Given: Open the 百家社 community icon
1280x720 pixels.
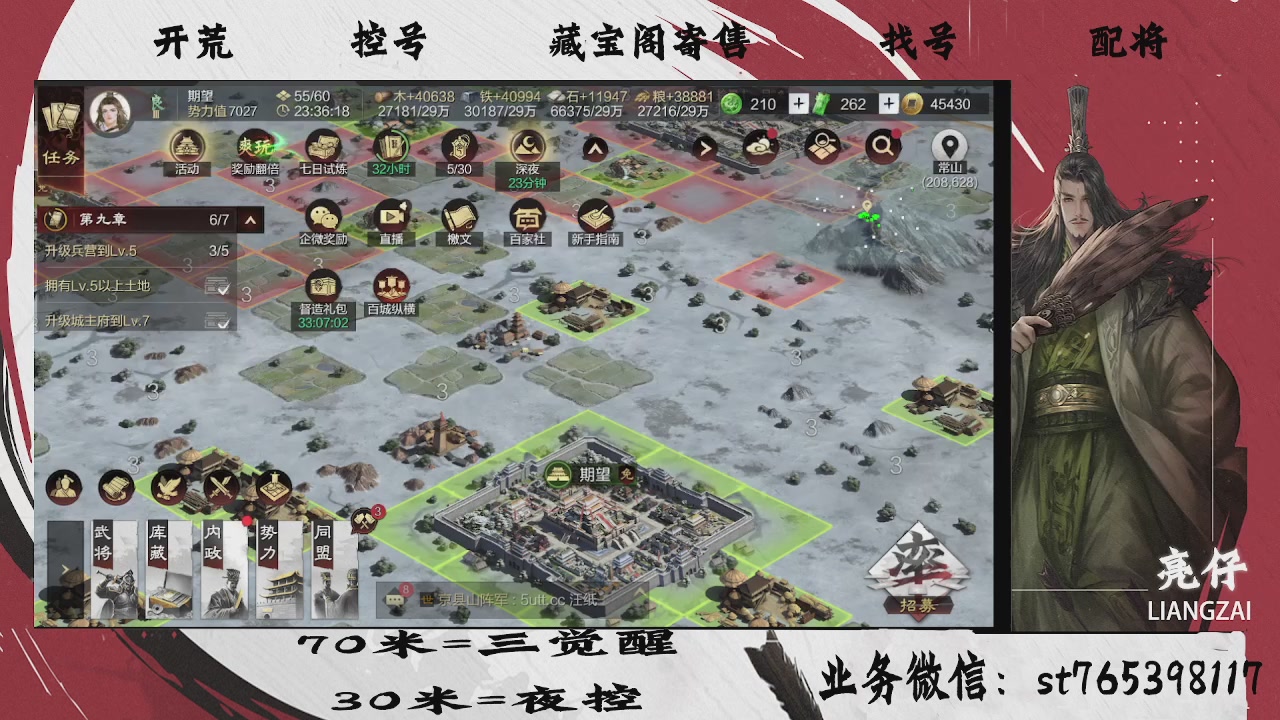Looking at the screenshot, I should (528, 218).
